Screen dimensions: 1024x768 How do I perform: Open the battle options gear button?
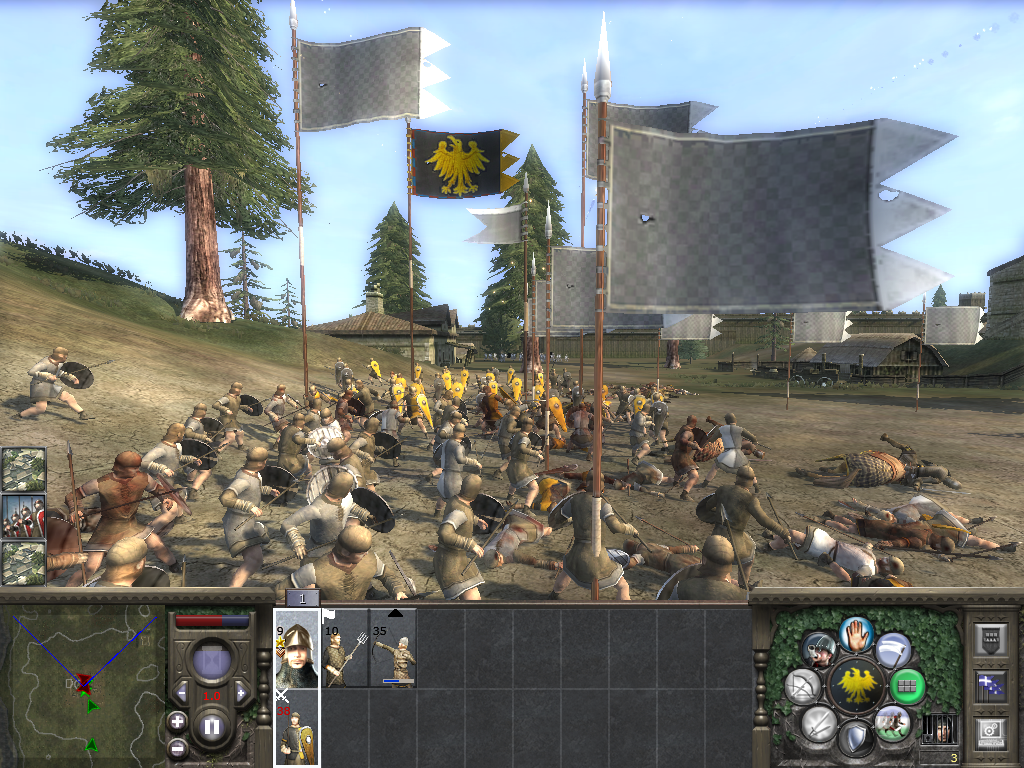coord(990,733)
